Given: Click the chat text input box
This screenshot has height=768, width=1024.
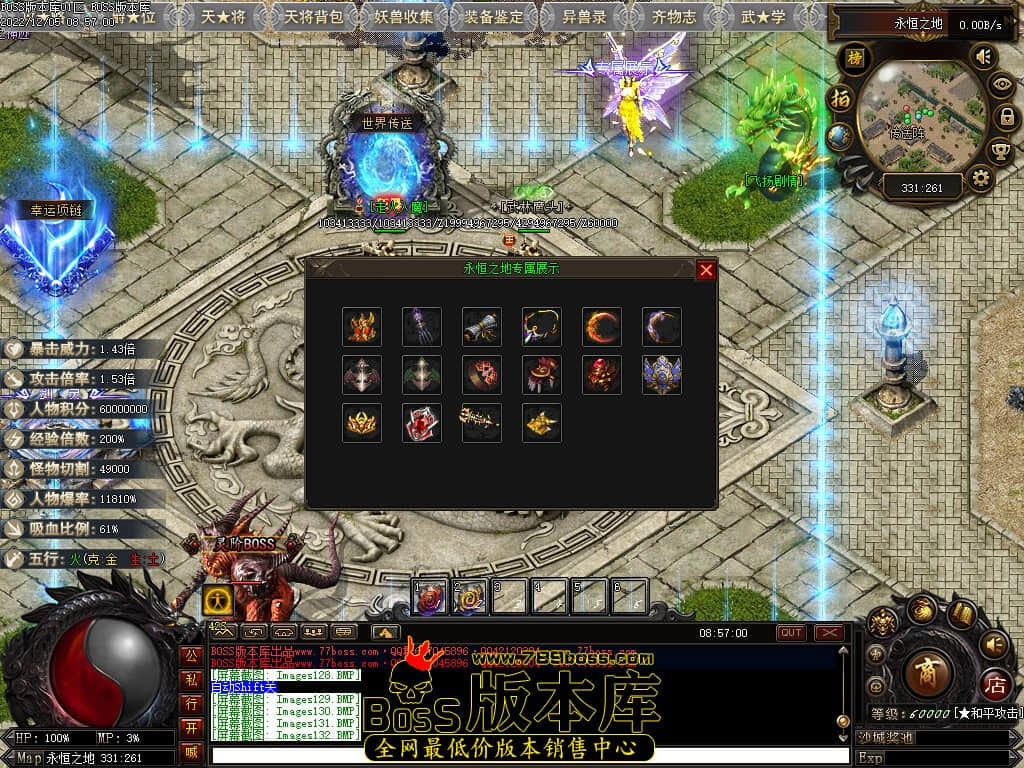Looking at the screenshot, I should tap(530, 756).
